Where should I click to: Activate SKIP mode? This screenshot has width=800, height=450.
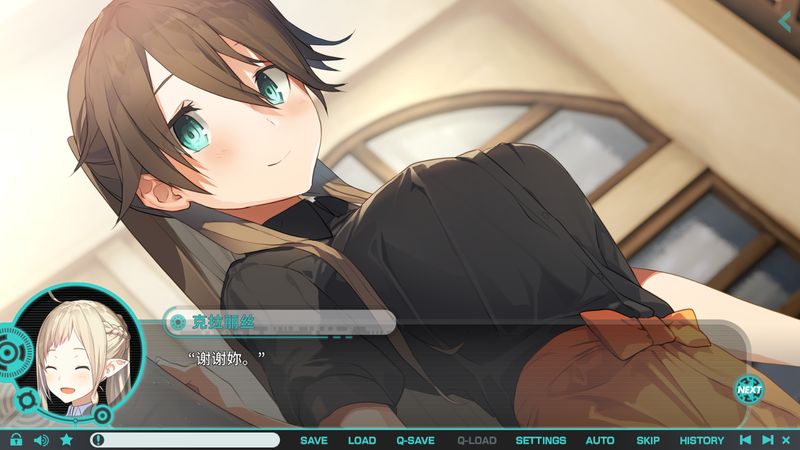[x=648, y=440]
